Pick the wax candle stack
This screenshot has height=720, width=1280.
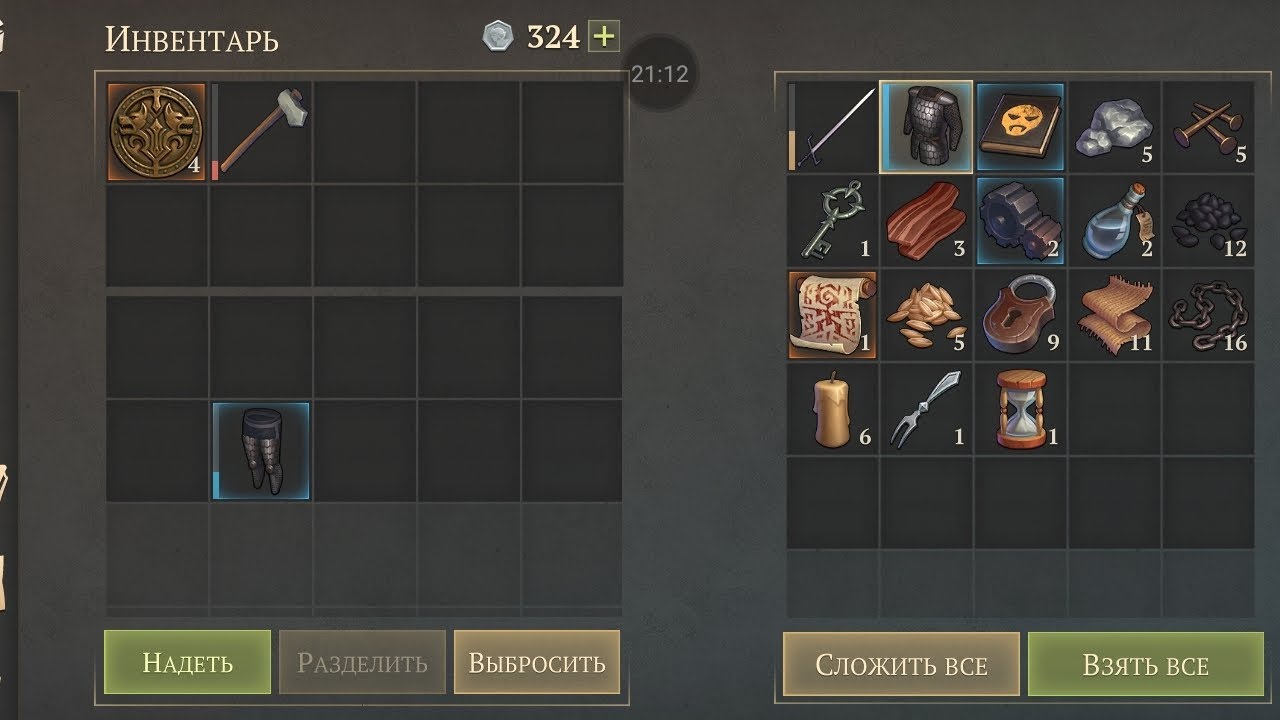point(832,409)
